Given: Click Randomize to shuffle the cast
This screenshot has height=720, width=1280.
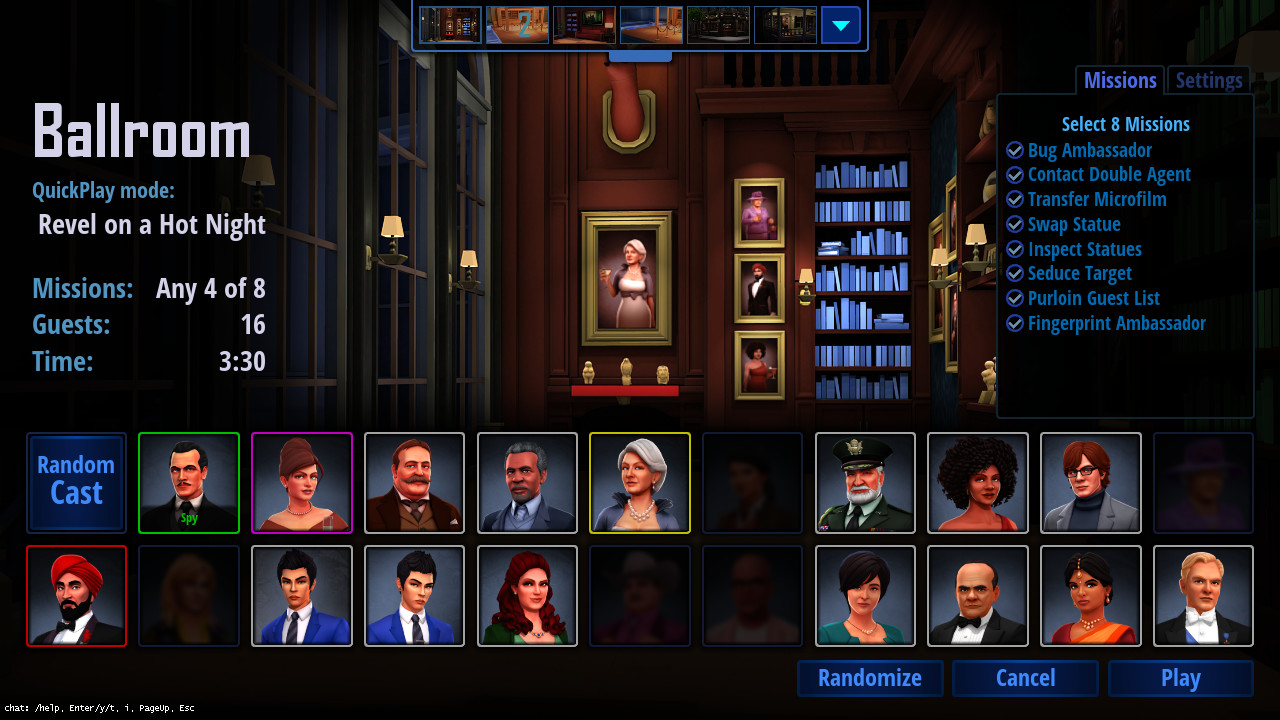Looking at the screenshot, I should [869, 678].
